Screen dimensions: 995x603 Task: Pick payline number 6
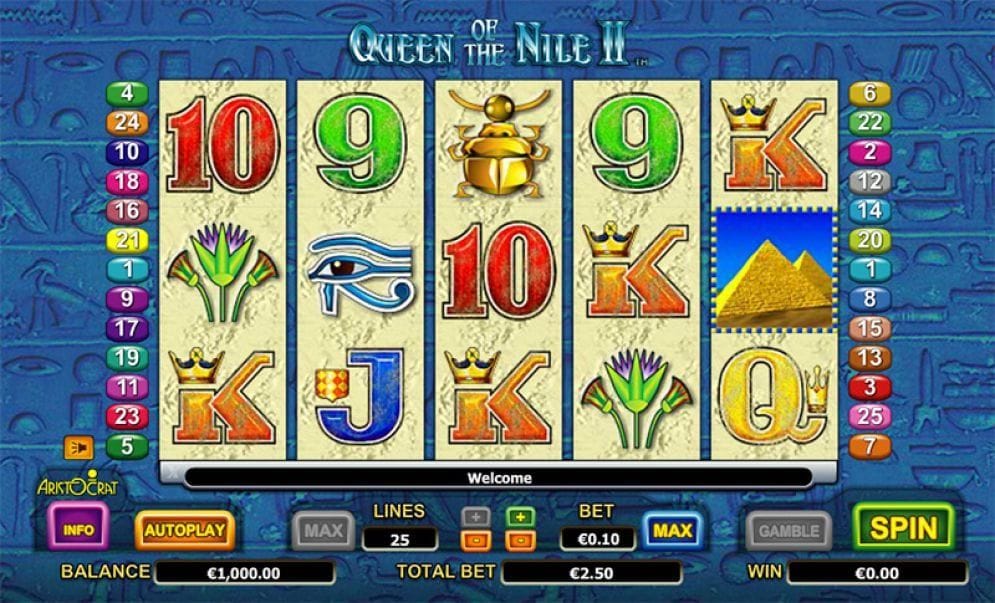point(869,94)
